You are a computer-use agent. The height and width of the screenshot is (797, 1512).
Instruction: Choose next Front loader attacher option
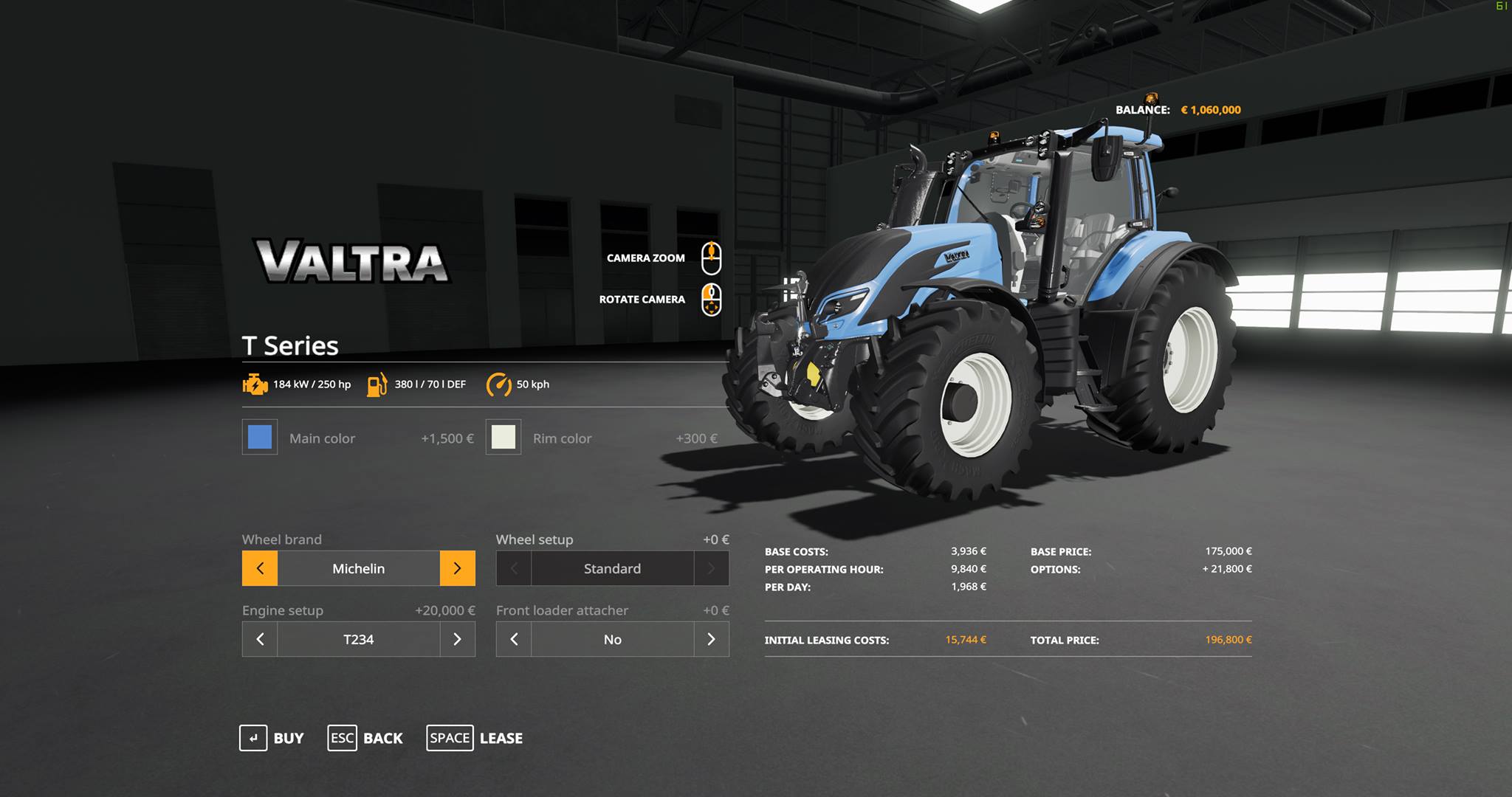(711, 639)
